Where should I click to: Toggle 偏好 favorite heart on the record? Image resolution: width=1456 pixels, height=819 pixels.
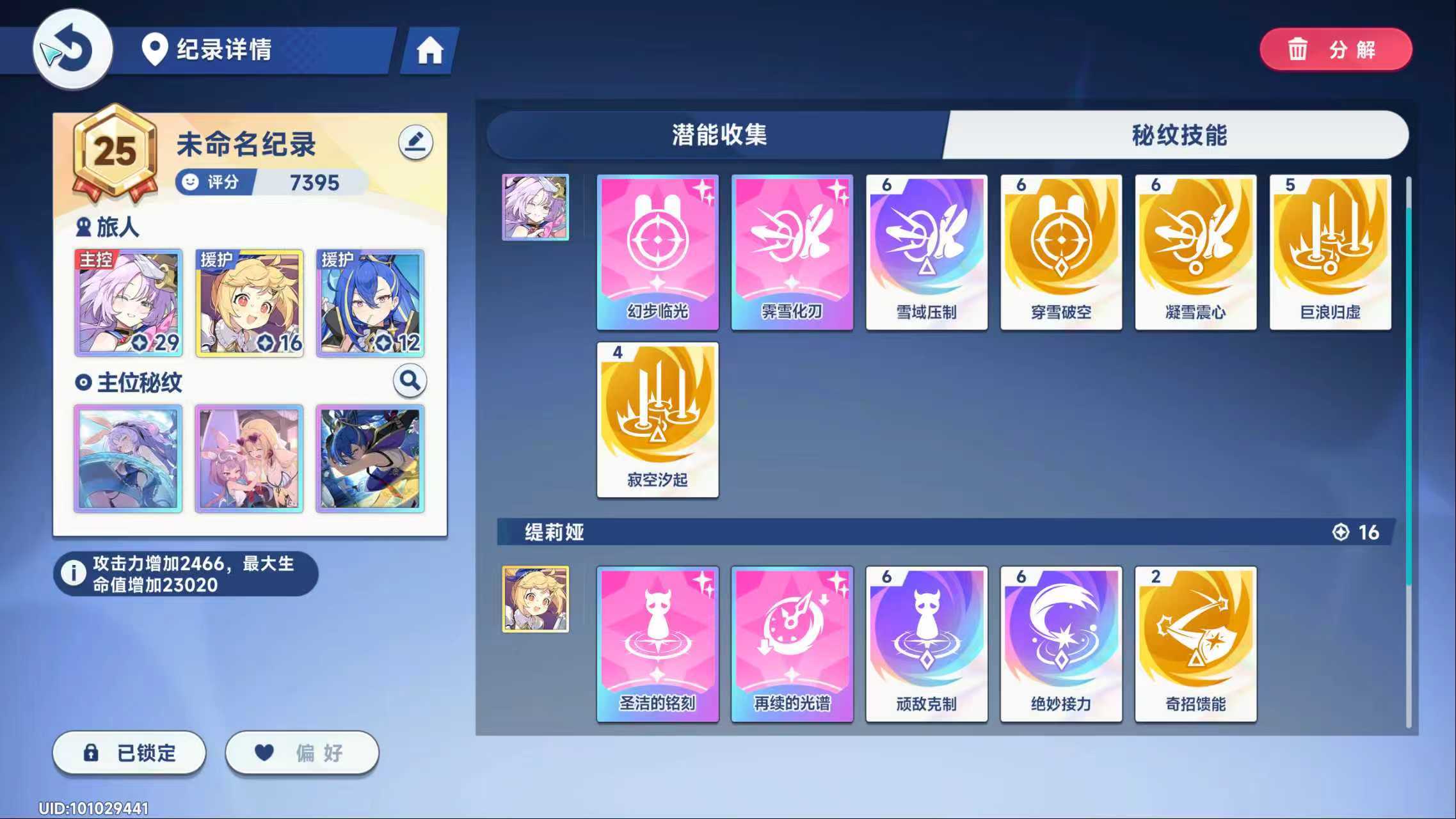(301, 752)
